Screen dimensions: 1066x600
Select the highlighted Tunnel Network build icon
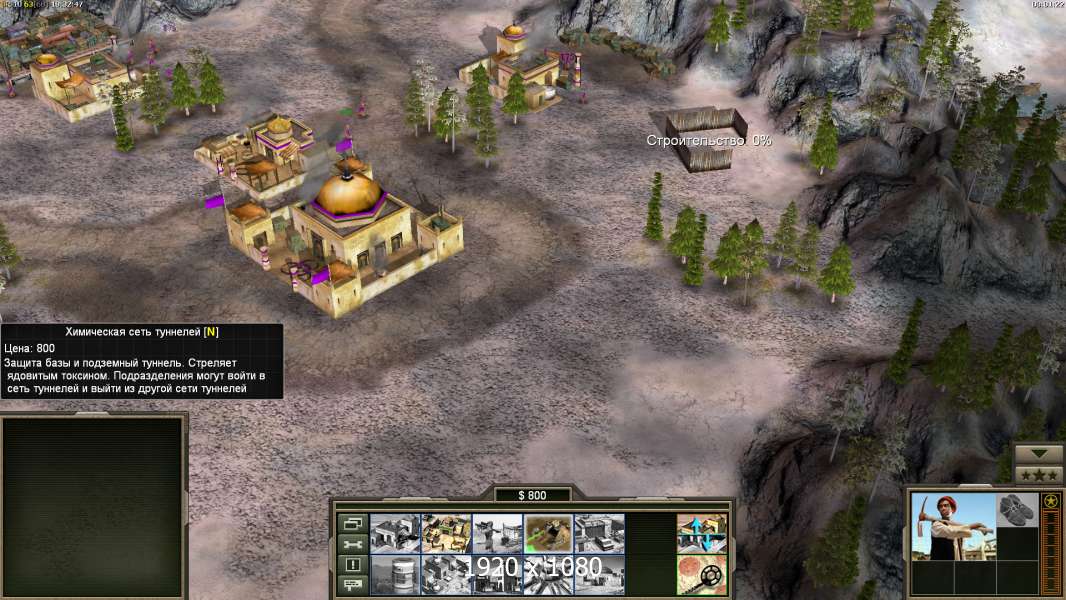[x=548, y=533]
